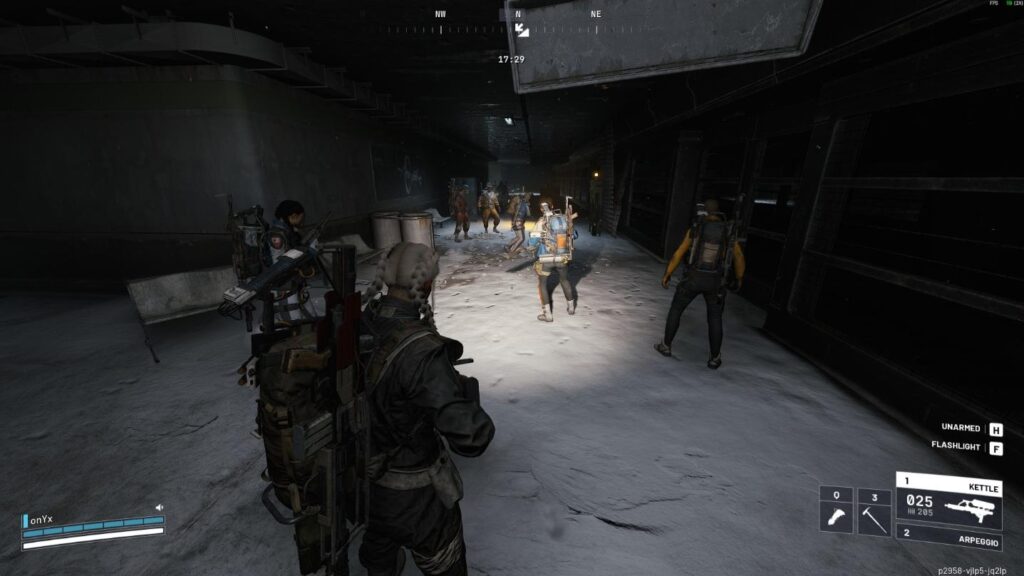1024x576 pixels.
Task: Select the pickaxe melee tool slot
Action: (874, 511)
